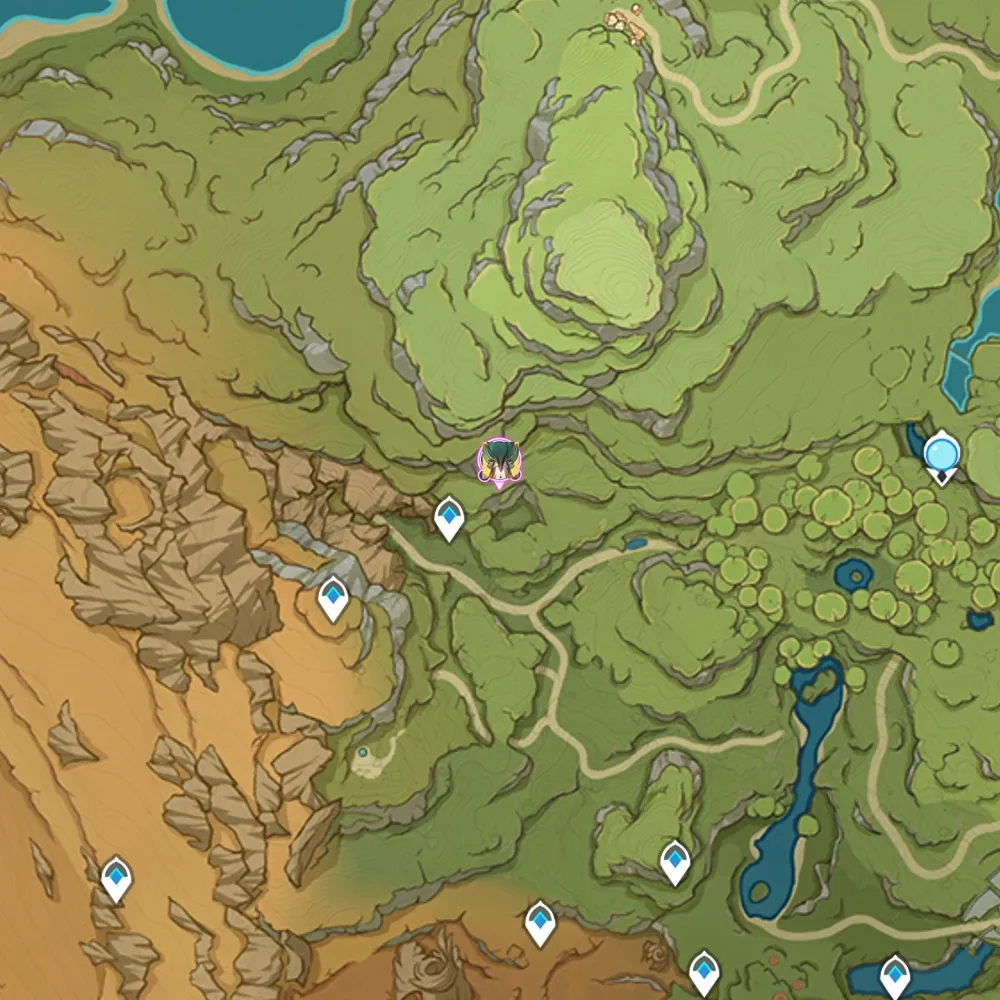Select the pink-ringed character portrait marker
1000x1000 pixels.
tap(498, 463)
